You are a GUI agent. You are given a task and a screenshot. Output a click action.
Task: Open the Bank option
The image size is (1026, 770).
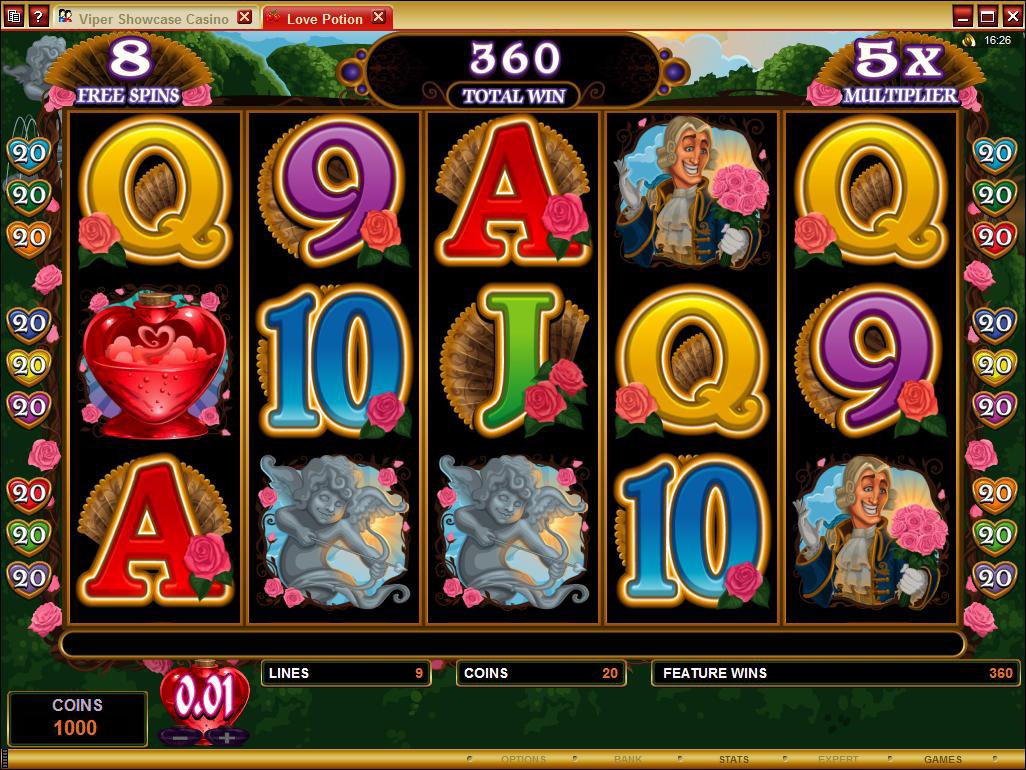tap(628, 760)
